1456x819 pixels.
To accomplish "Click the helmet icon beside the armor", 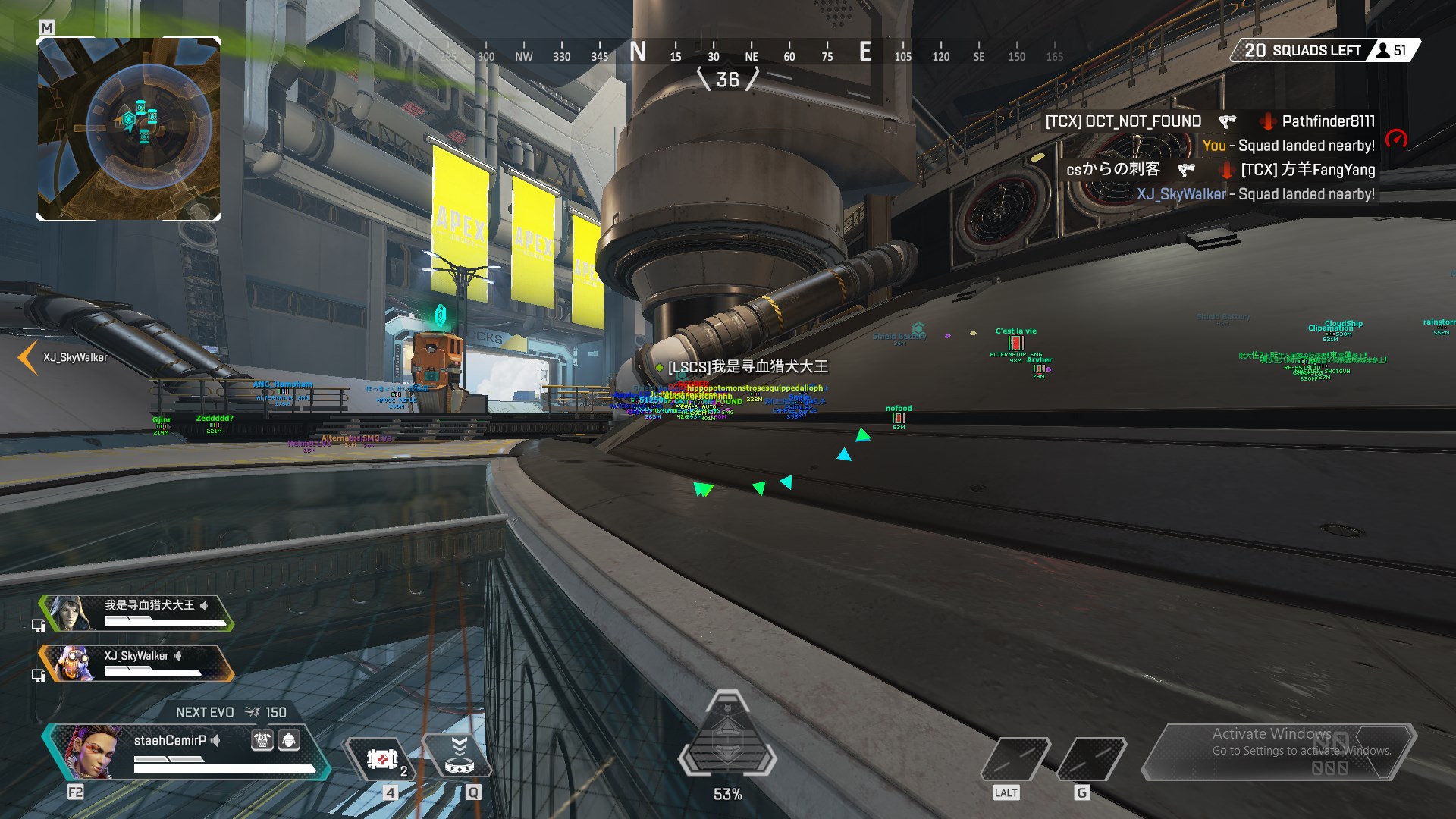I will 289,740.
